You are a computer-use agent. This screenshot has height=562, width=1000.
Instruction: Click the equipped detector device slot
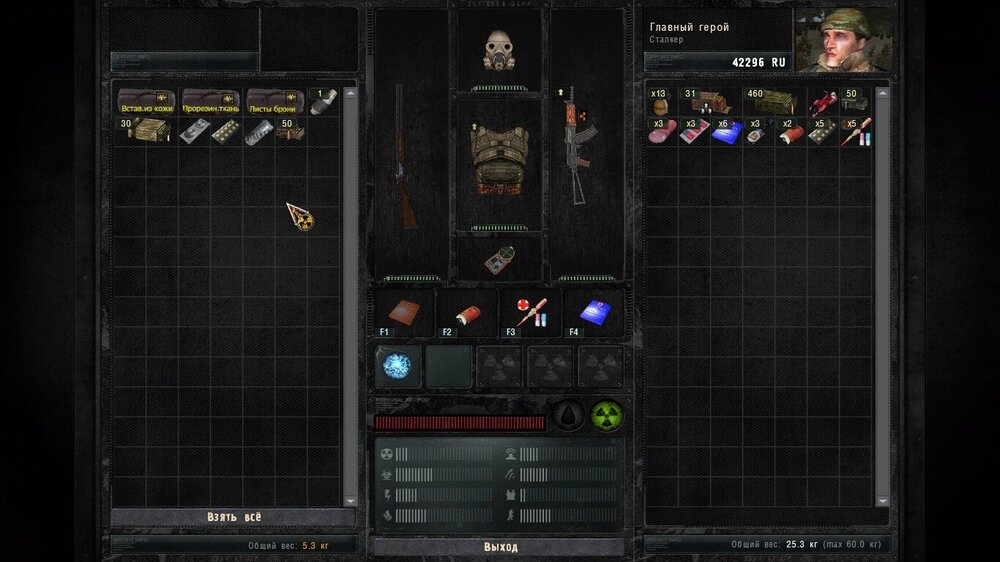tap(498, 259)
